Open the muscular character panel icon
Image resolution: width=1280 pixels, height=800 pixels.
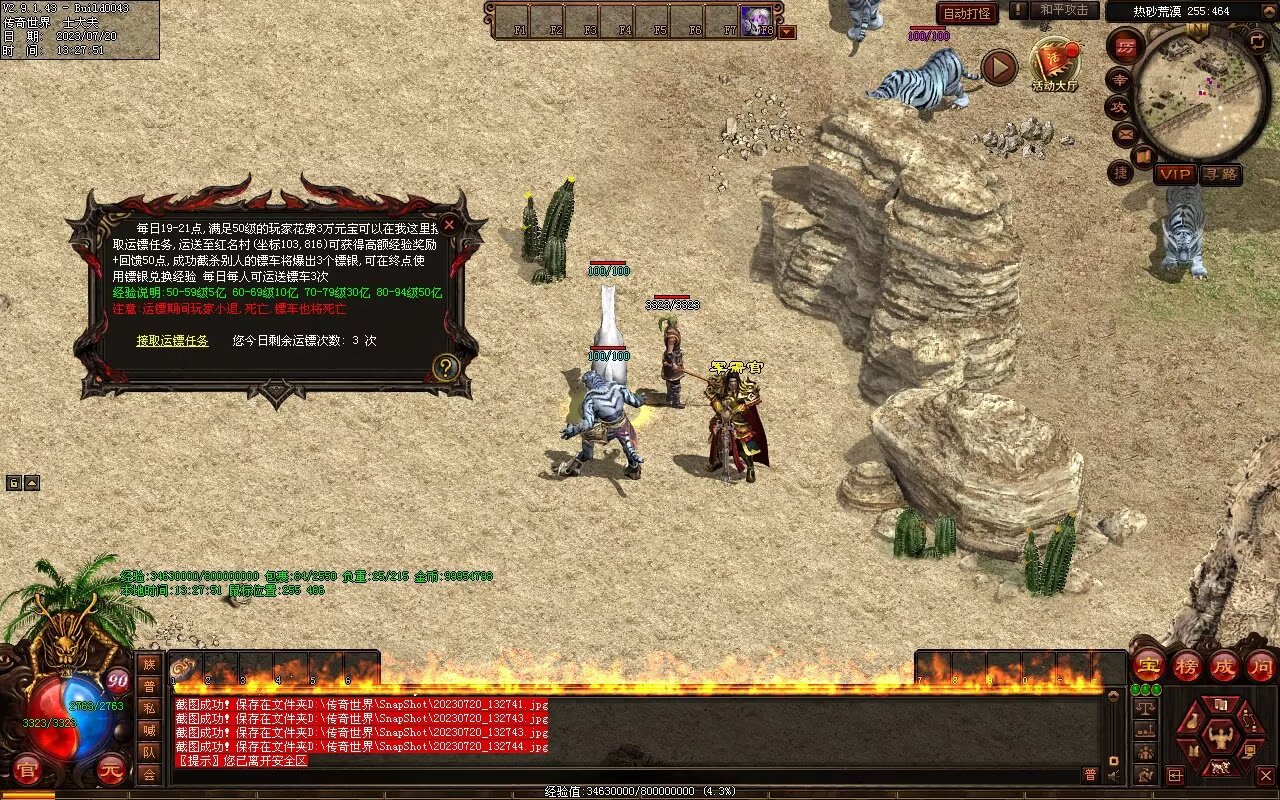tap(1220, 737)
